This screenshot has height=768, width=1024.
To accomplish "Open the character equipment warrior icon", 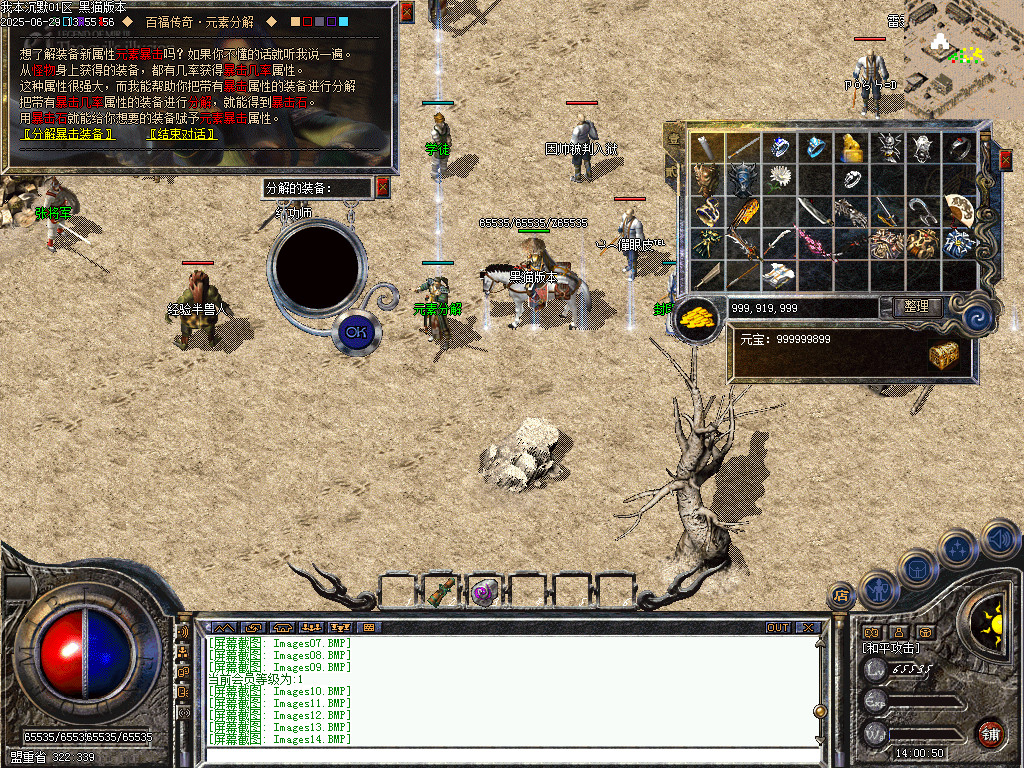I will pyautogui.click(x=879, y=590).
